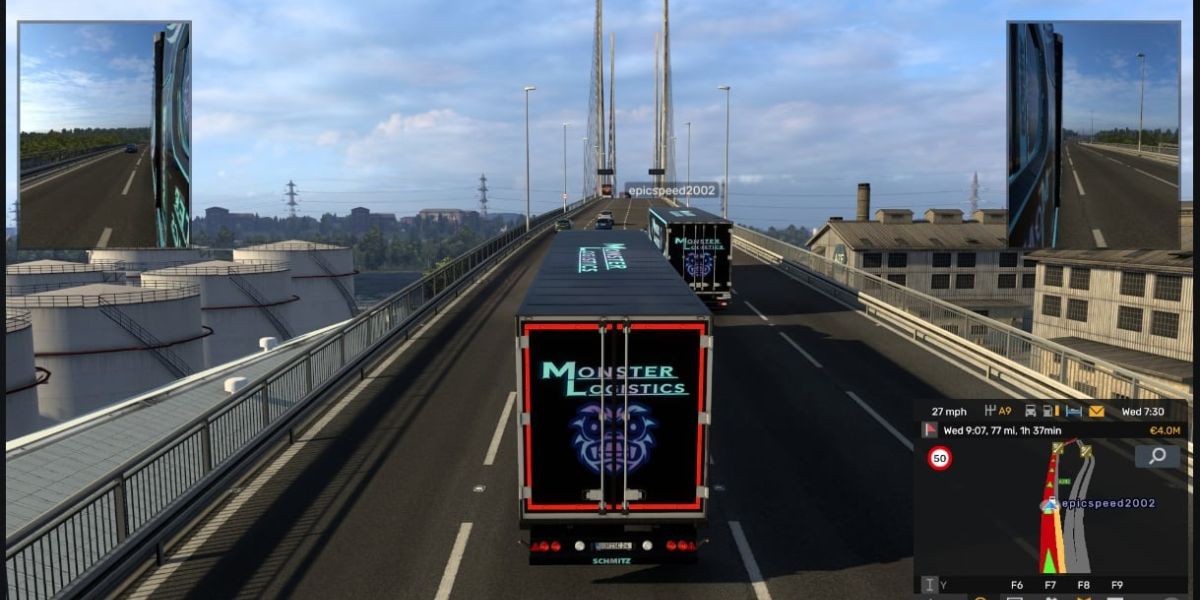Open the yellow mail envelope icon
The width and height of the screenshot is (1200, 600).
tap(1096, 411)
